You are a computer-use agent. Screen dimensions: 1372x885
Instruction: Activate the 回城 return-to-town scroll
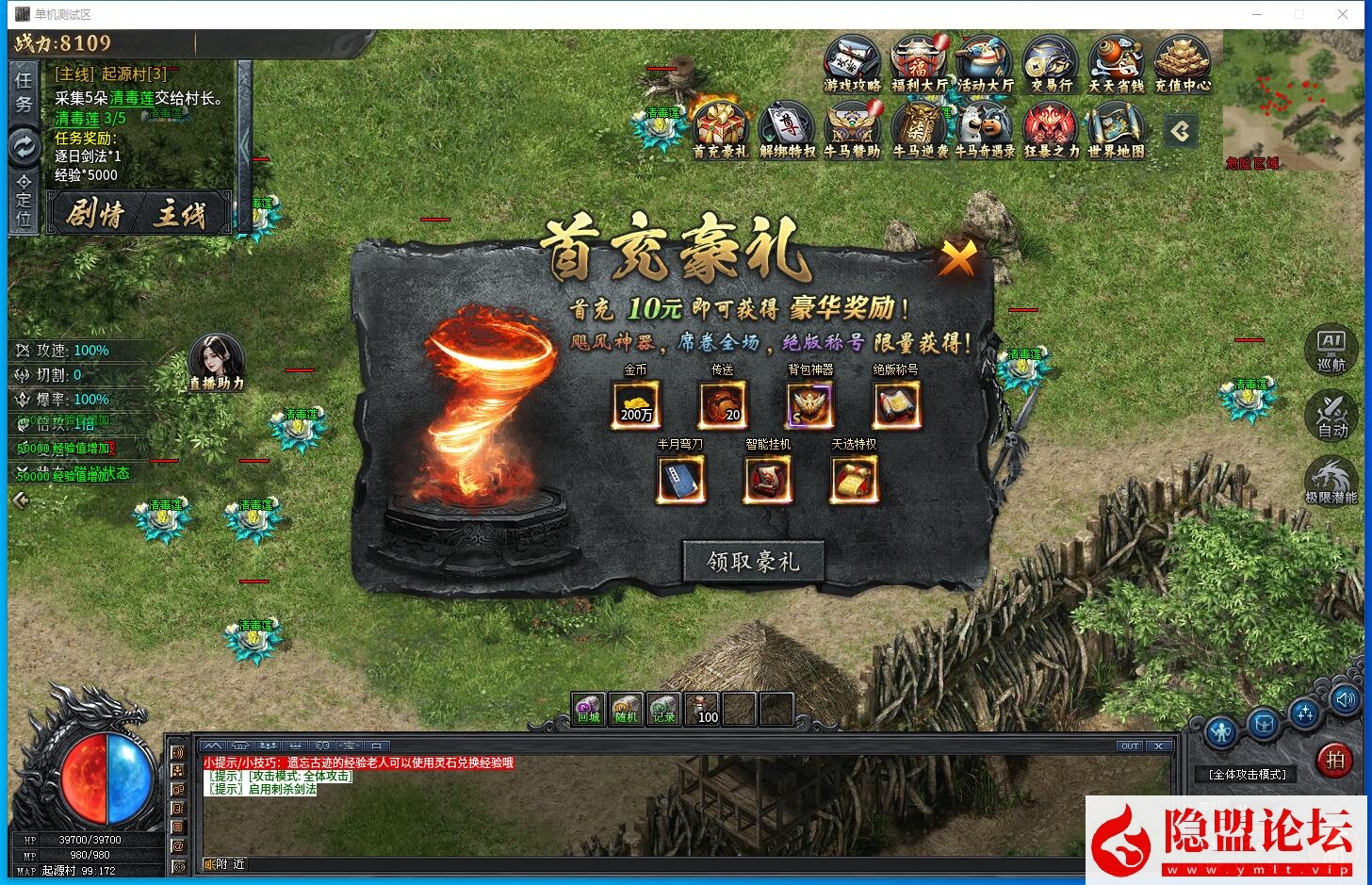[587, 707]
